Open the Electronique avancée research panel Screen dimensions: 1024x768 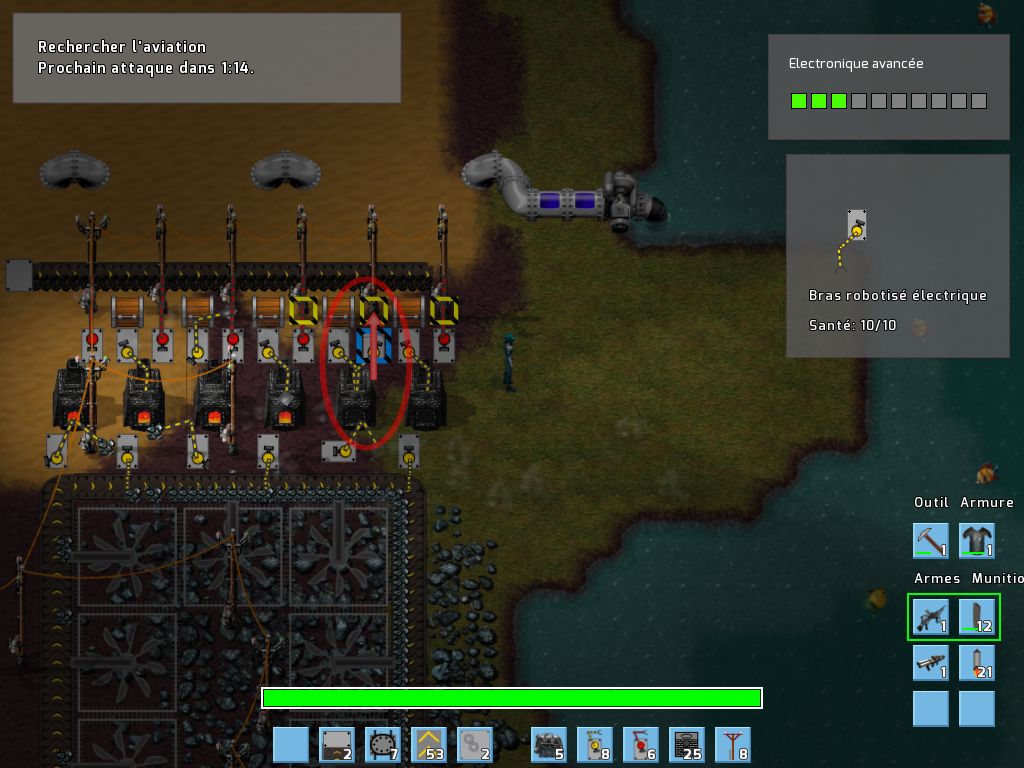point(888,87)
